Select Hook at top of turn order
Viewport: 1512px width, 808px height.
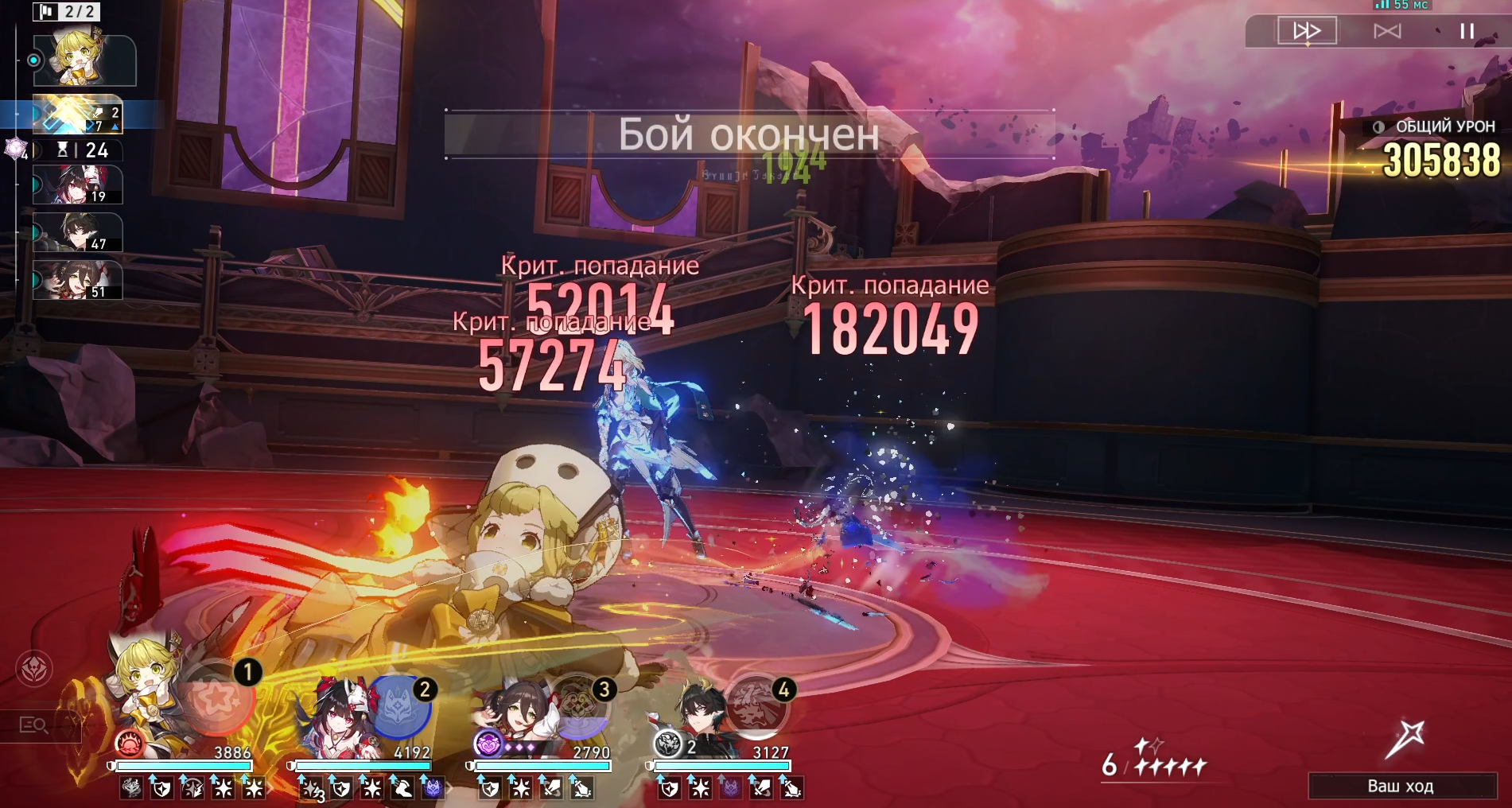tap(84, 60)
